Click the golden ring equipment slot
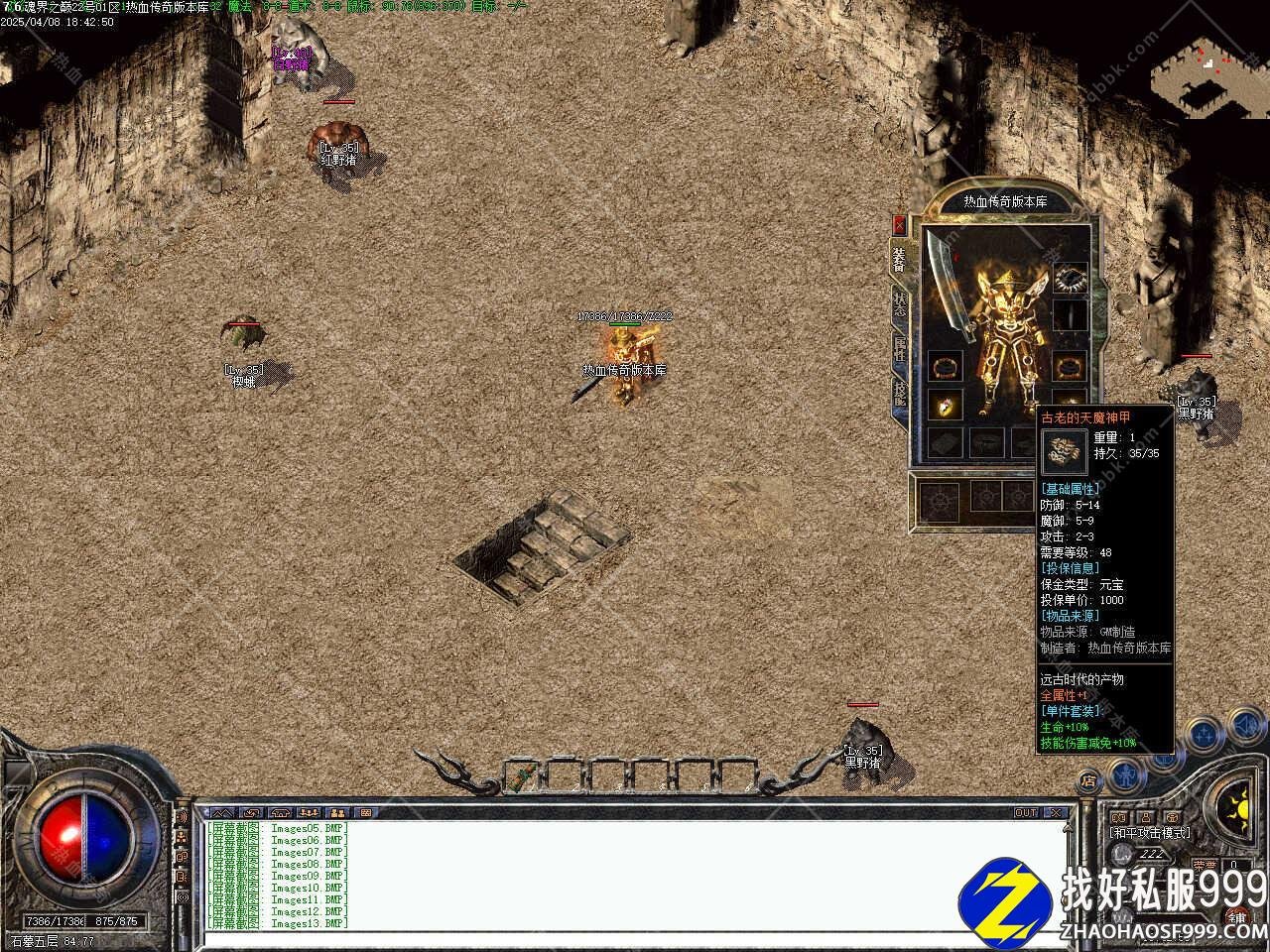Image resolution: width=1270 pixels, height=952 pixels. 944,405
